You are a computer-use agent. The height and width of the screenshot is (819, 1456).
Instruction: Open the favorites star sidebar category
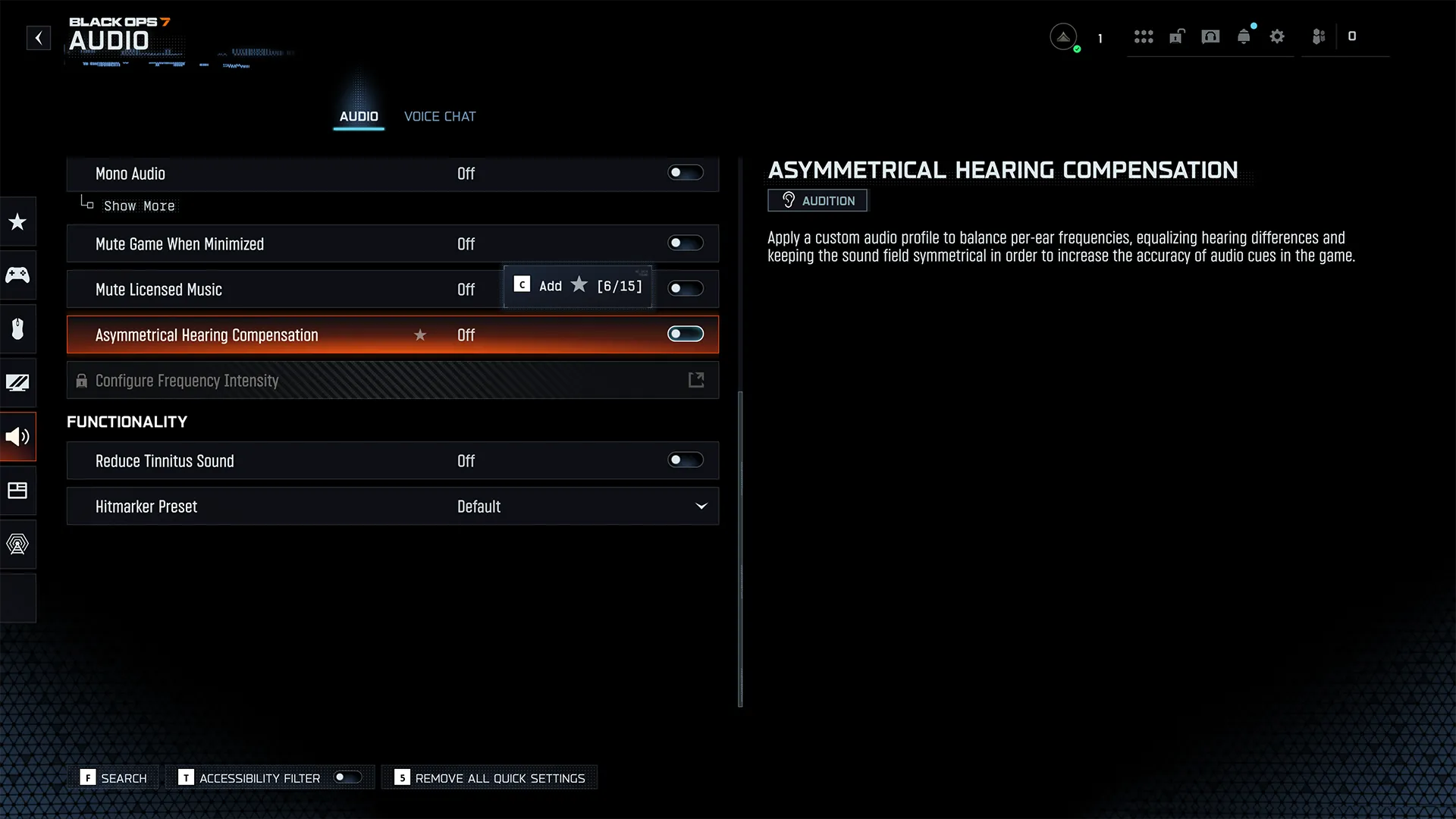click(x=17, y=221)
